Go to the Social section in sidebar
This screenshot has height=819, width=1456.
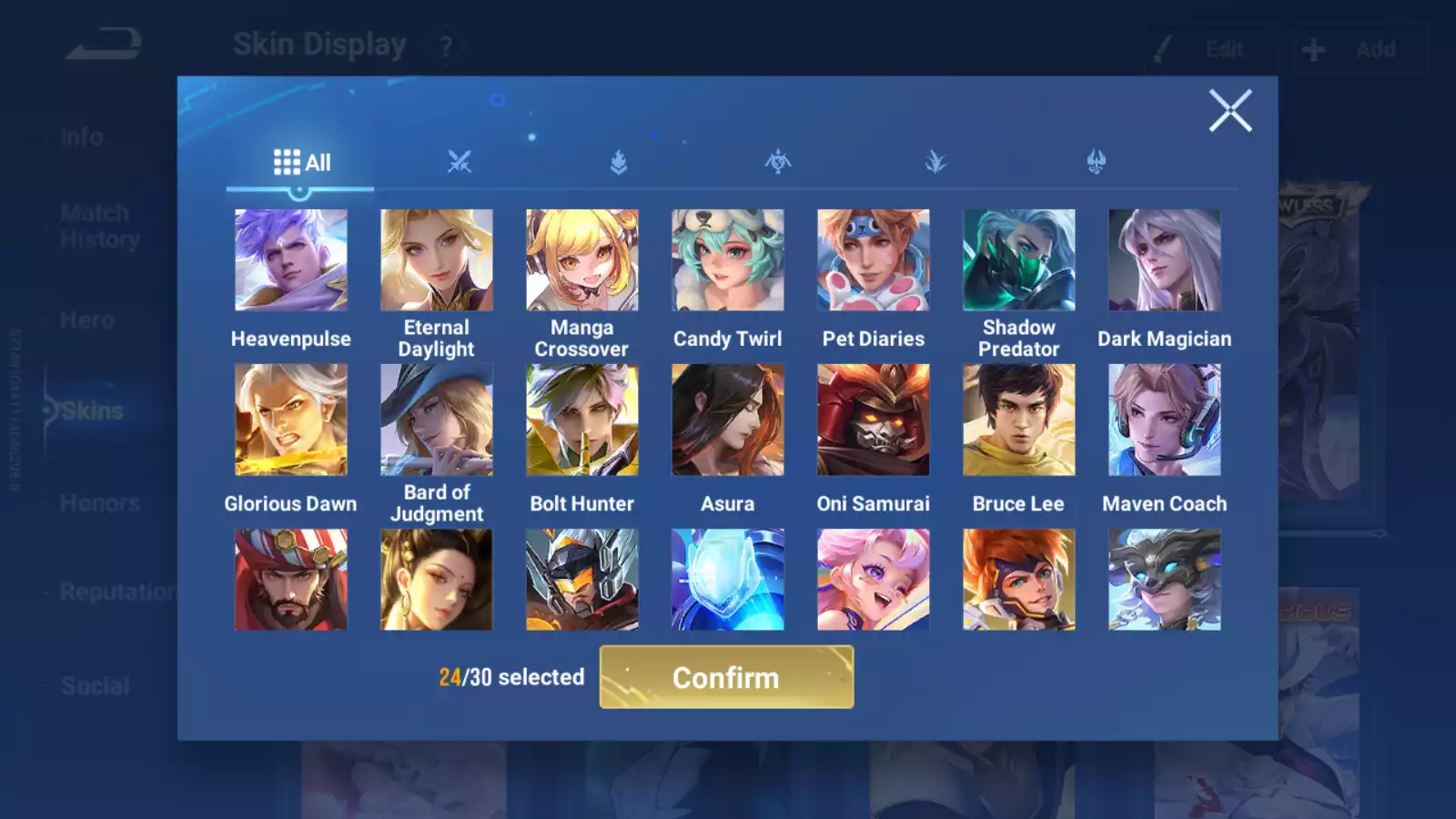pyautogui.click(x=96, y=686)
